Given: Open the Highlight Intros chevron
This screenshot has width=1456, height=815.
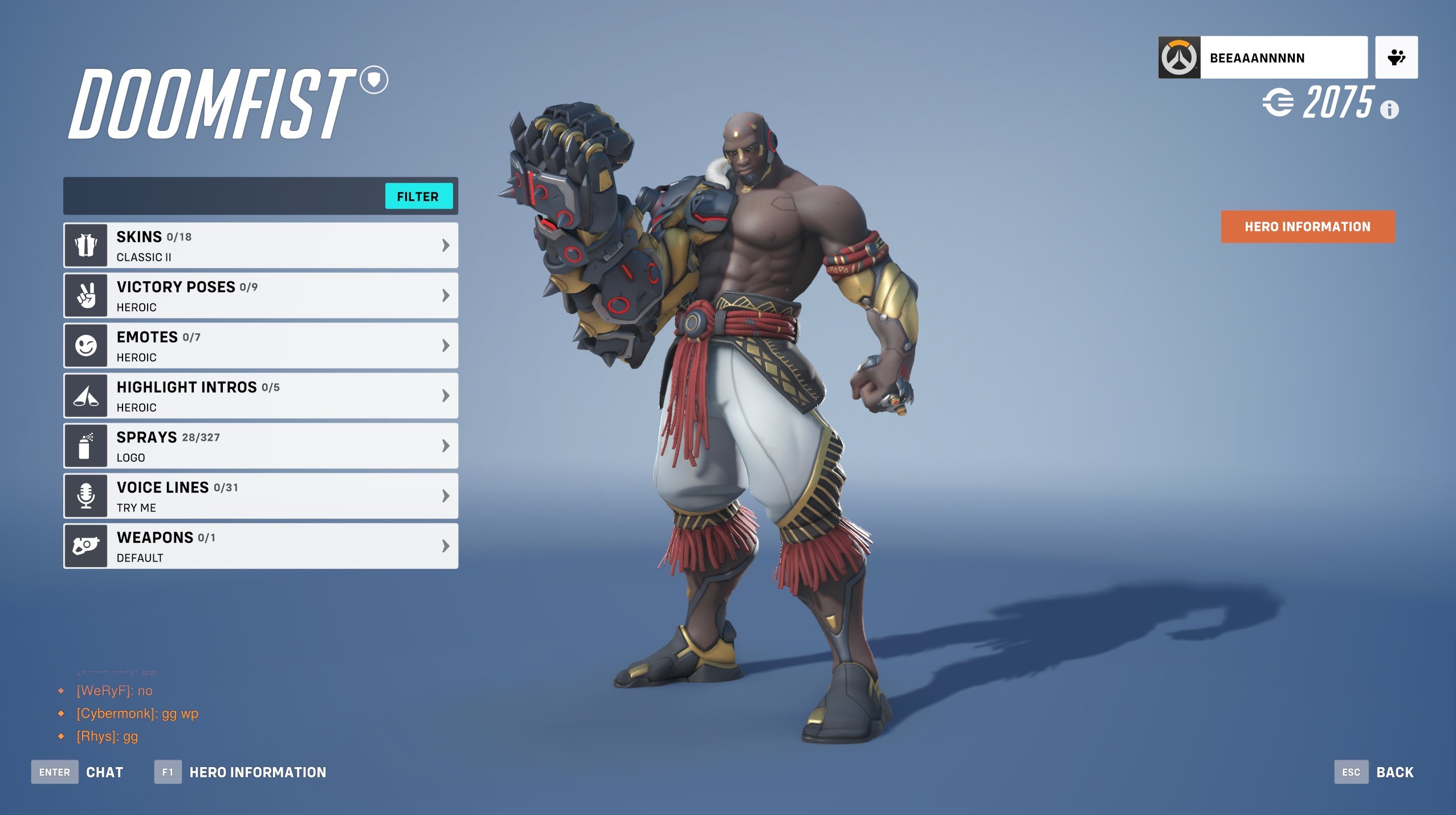Looking at the screenshot, I should 446,395.
